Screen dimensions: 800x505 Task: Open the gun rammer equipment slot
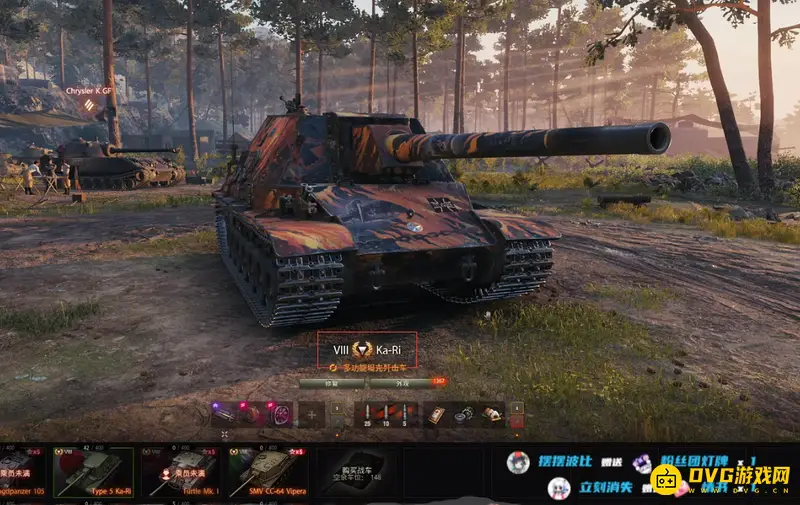point(226,414)
